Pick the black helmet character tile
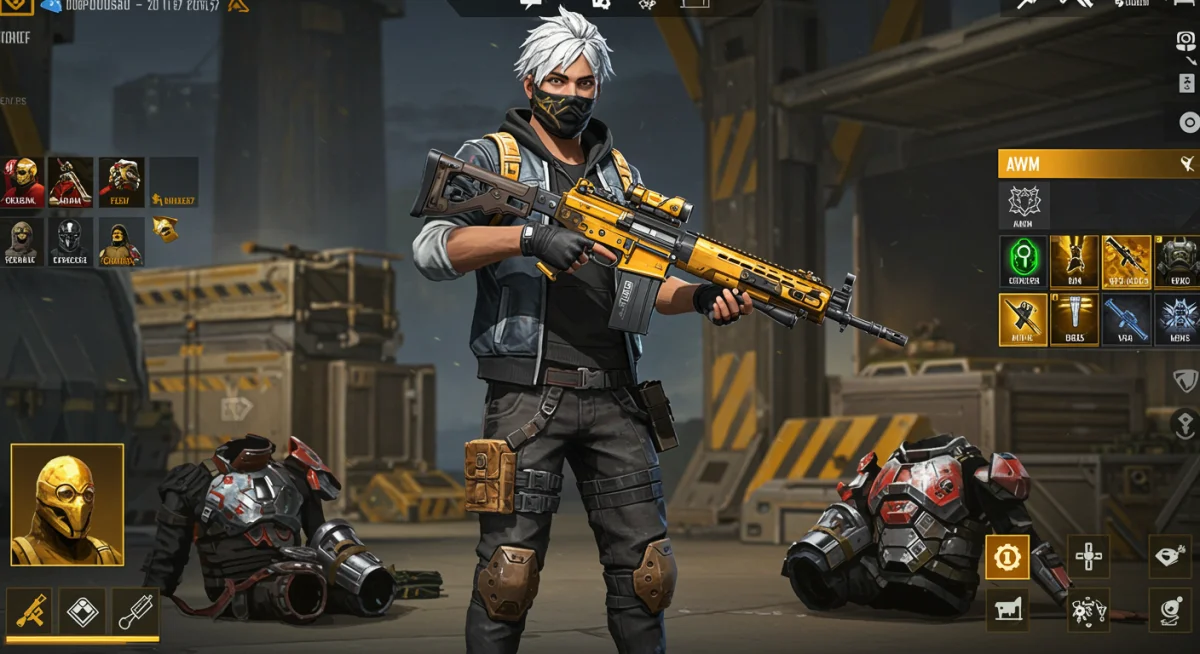The height and width of the screenshot is (654, 1200). point(71,241)
